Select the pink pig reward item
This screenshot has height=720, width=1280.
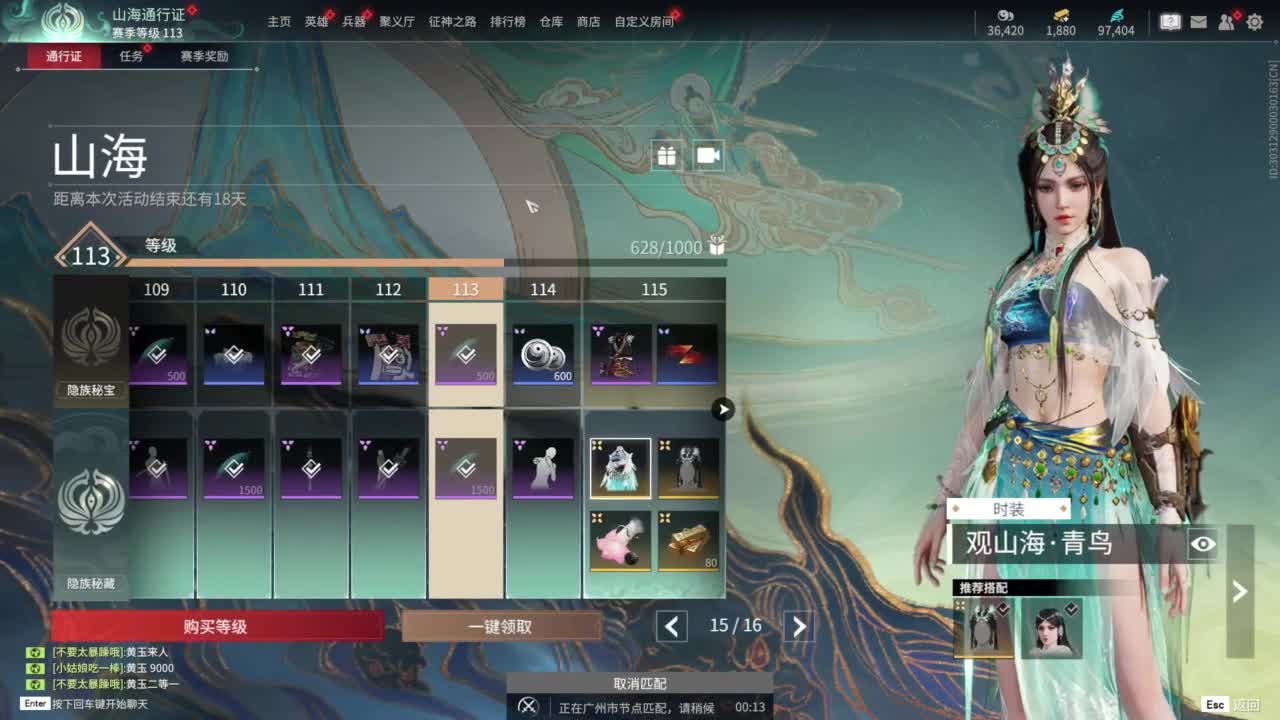[x=620, y=540]
